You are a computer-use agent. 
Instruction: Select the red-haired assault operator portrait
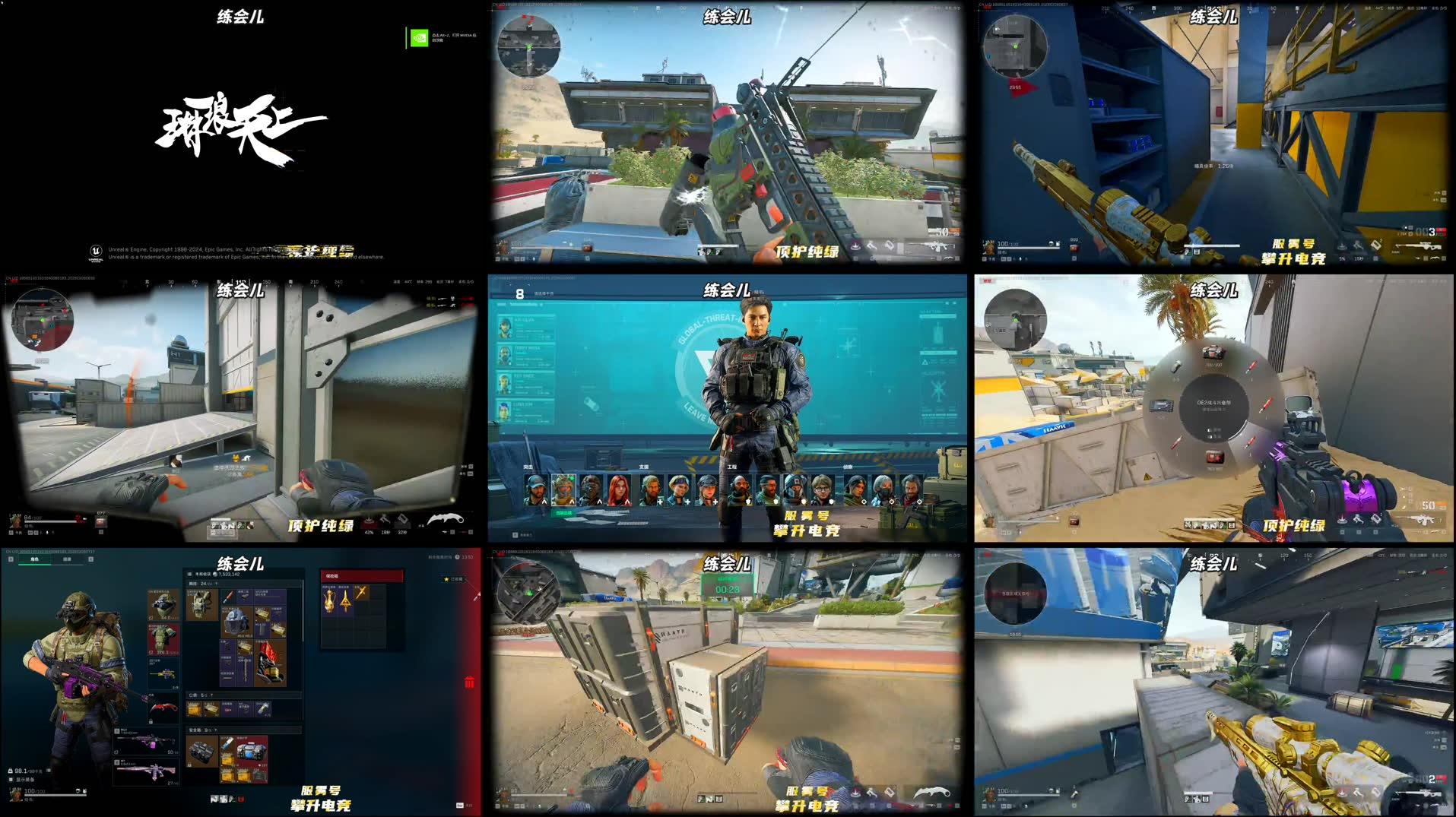click(x=619, y=490)
